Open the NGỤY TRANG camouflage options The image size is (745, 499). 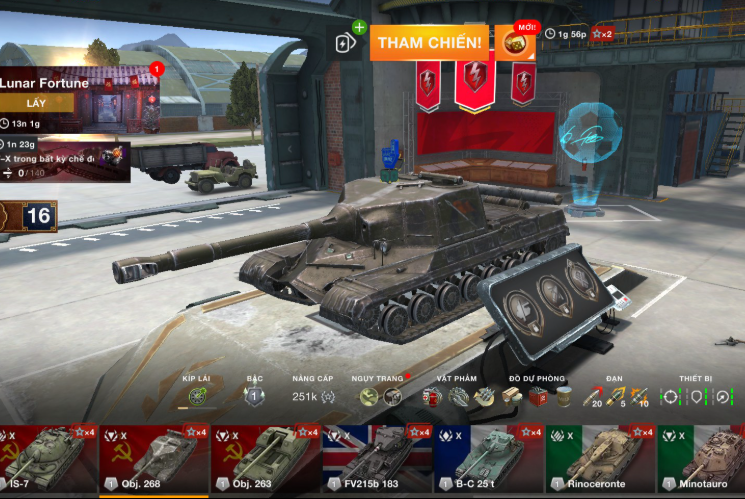pyautogui.click(x=380, y=396)
